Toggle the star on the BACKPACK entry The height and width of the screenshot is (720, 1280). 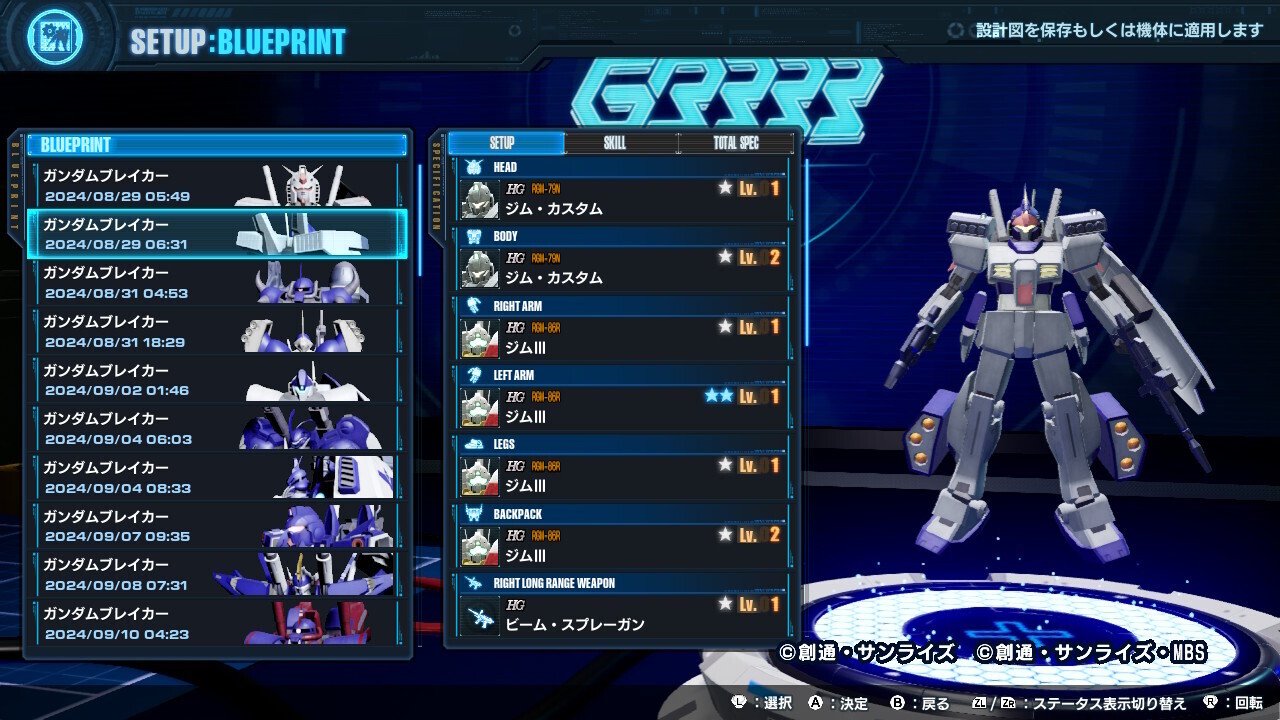coord(727,533)
